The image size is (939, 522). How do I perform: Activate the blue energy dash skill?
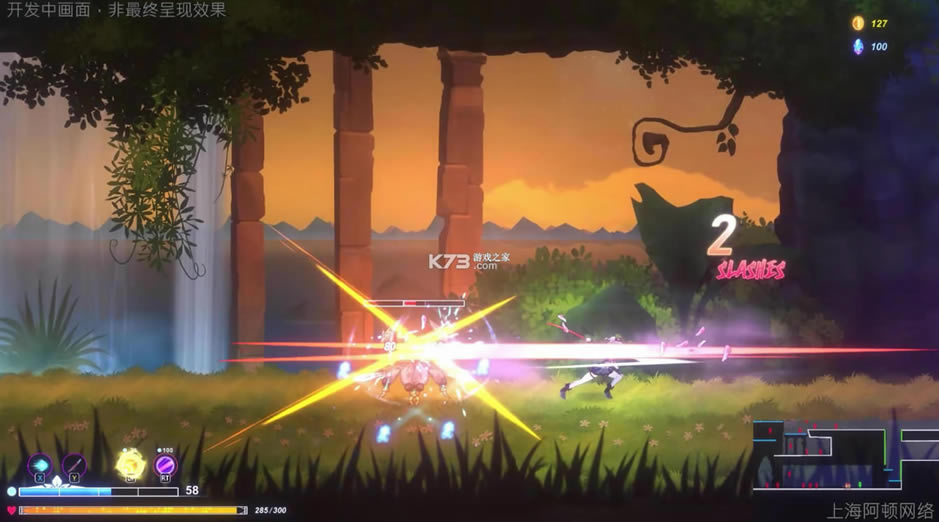[x=41, y=465]
